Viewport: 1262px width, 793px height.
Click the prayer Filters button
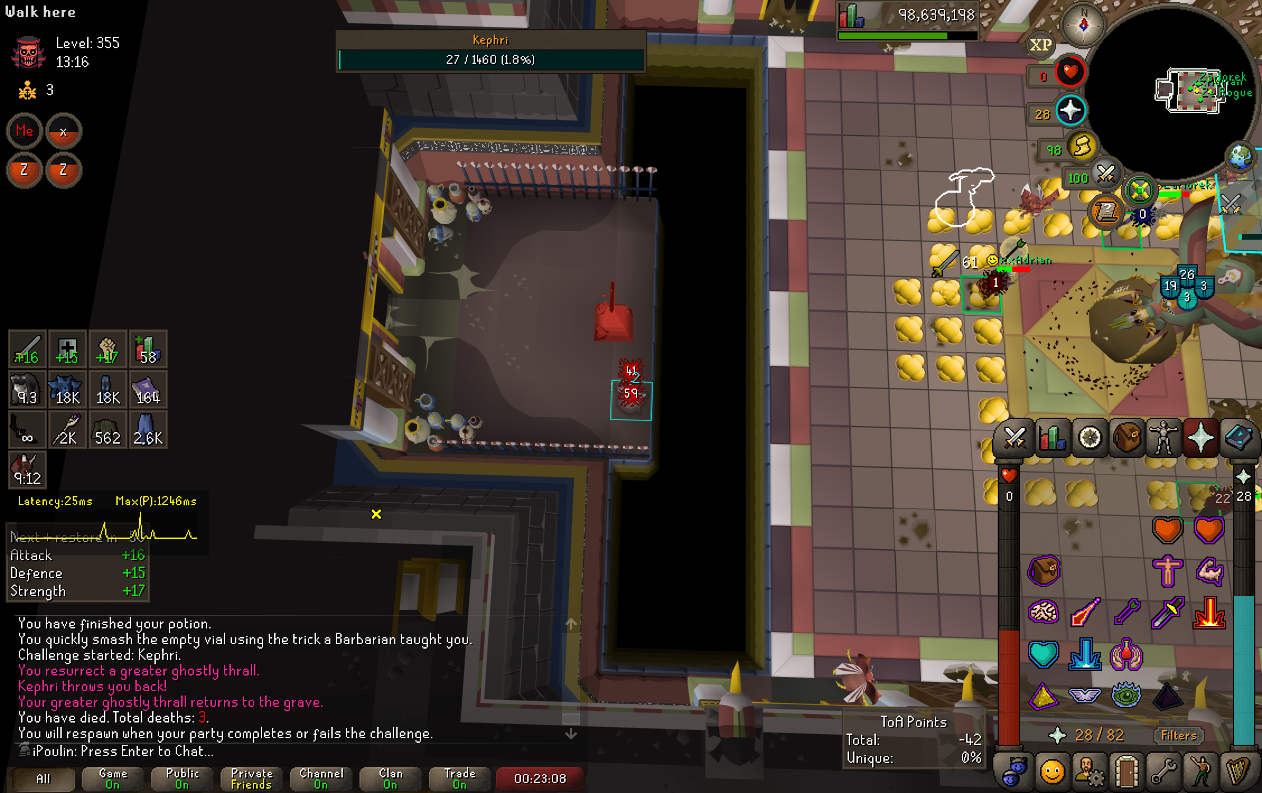(x=1178, y=735)
